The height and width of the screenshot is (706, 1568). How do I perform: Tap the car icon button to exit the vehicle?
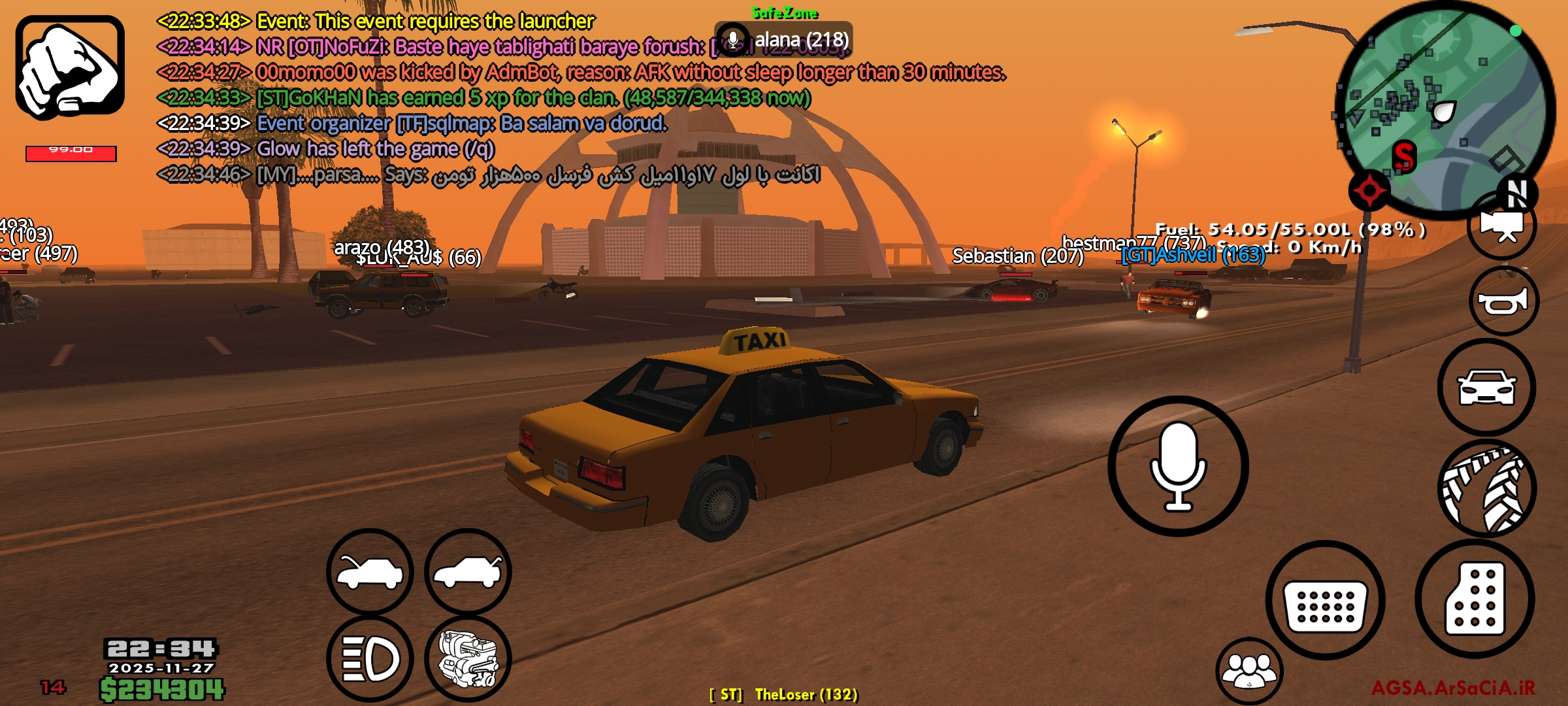tap(1486, 388)
